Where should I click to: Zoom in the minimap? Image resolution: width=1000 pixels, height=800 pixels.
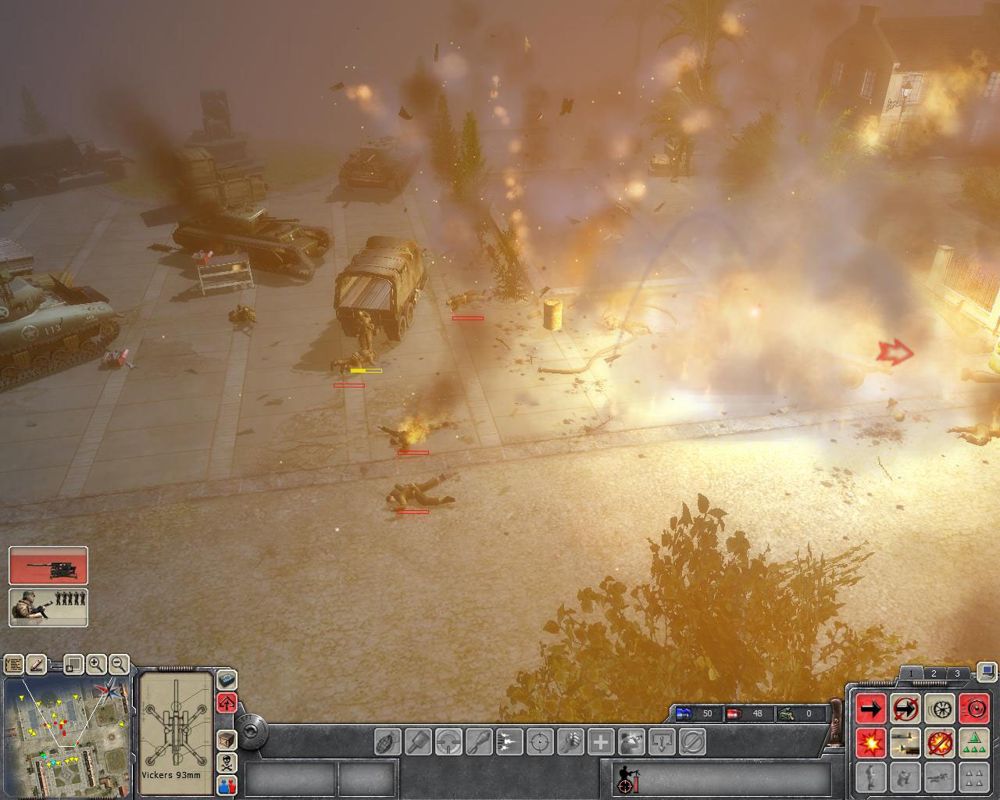pos(96,663)
